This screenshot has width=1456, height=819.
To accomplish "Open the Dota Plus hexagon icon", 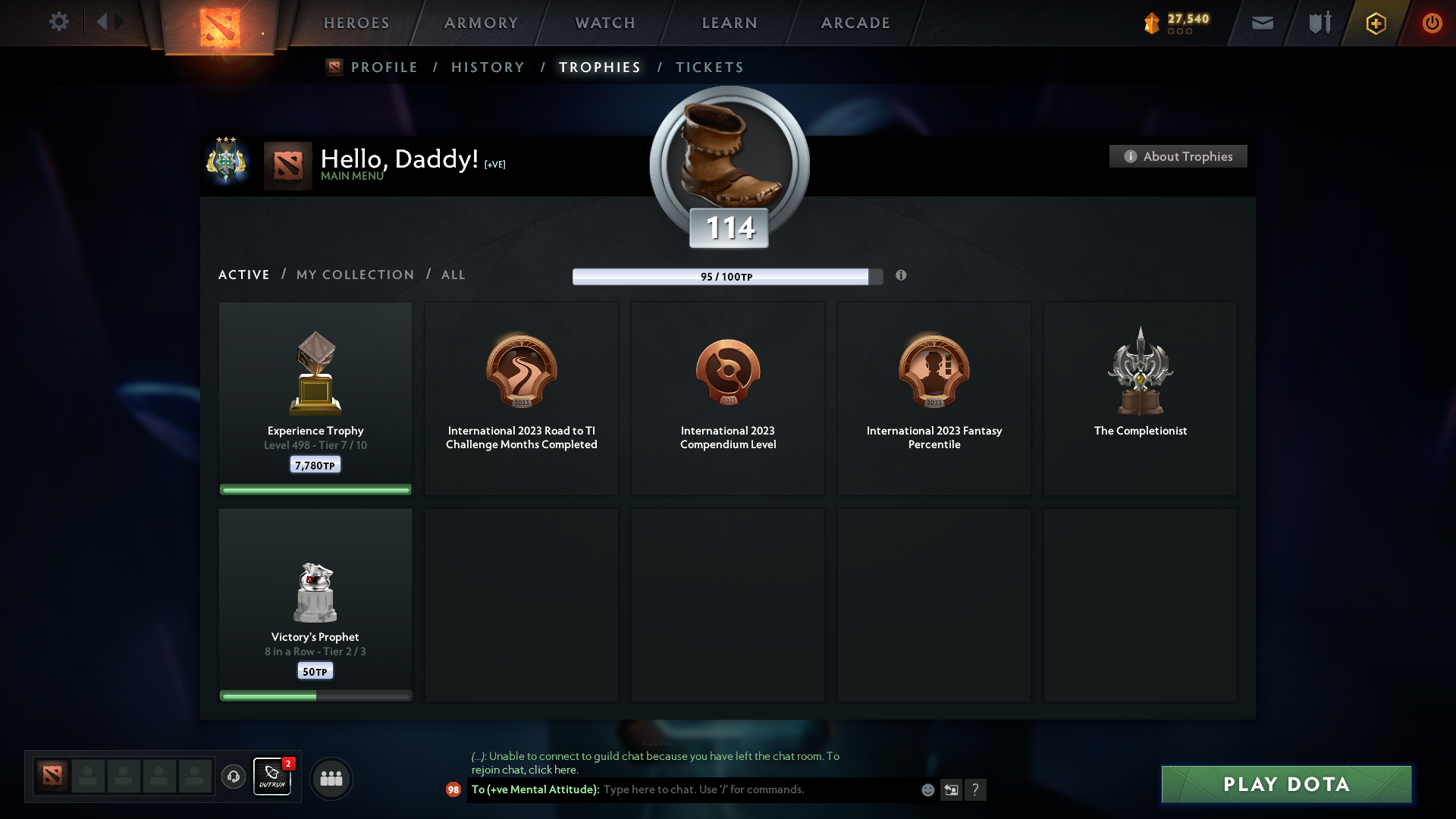I will 1375,23.
